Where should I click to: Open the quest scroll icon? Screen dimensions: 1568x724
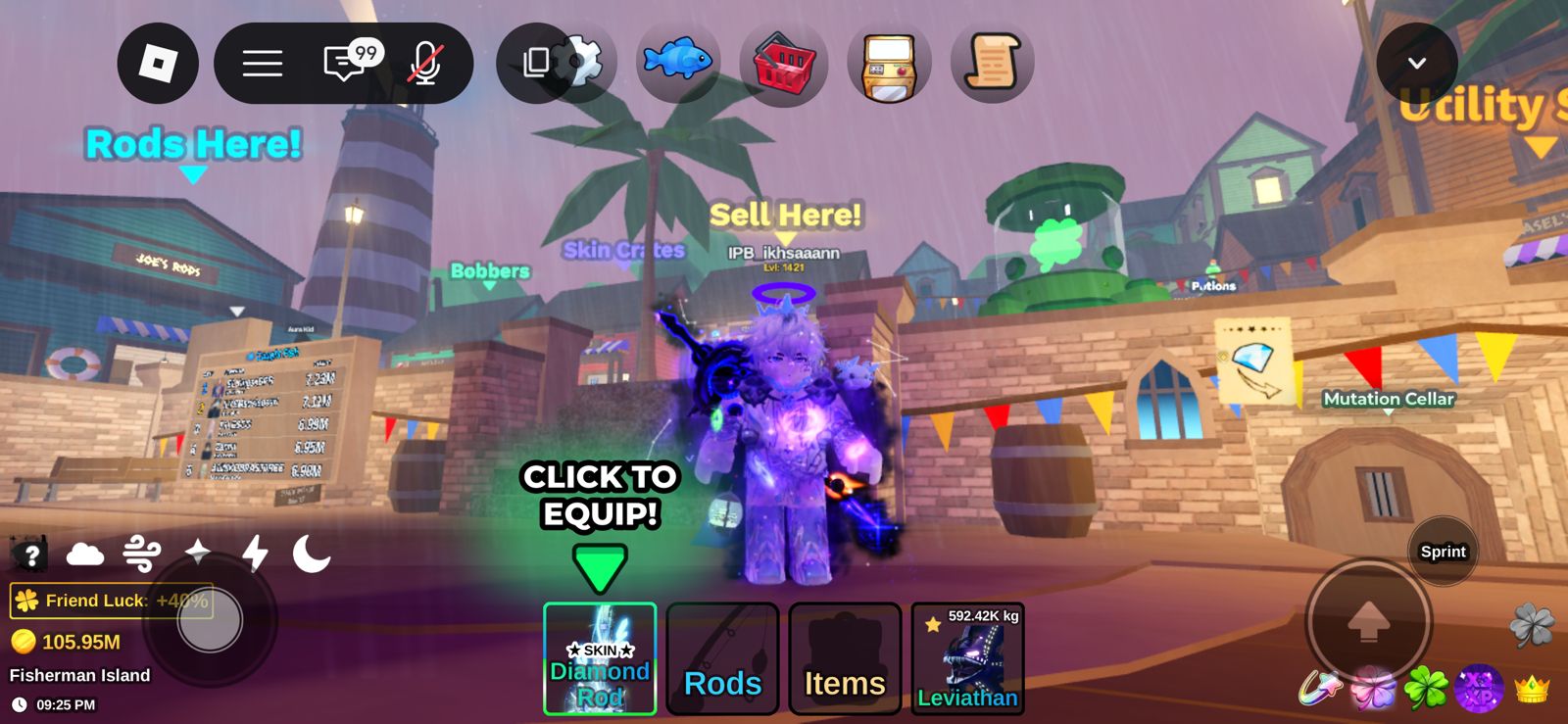[992, 64]
